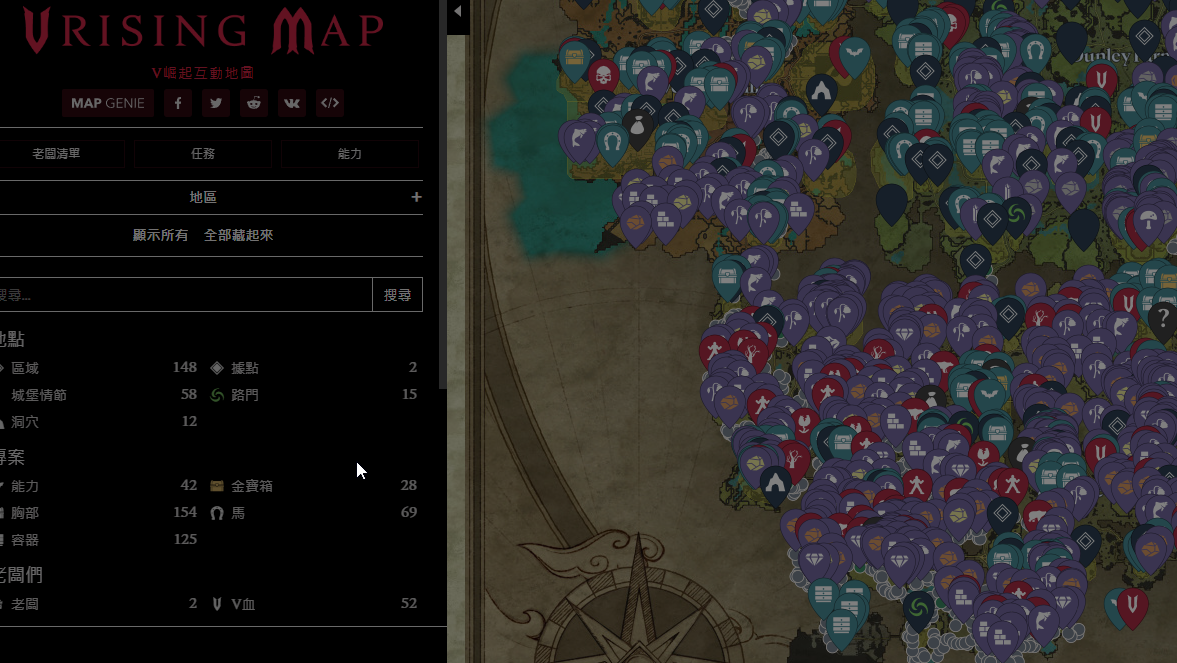
Task: Select 全部藏起來 to hide all markers
Action: [x=238, y=235]
